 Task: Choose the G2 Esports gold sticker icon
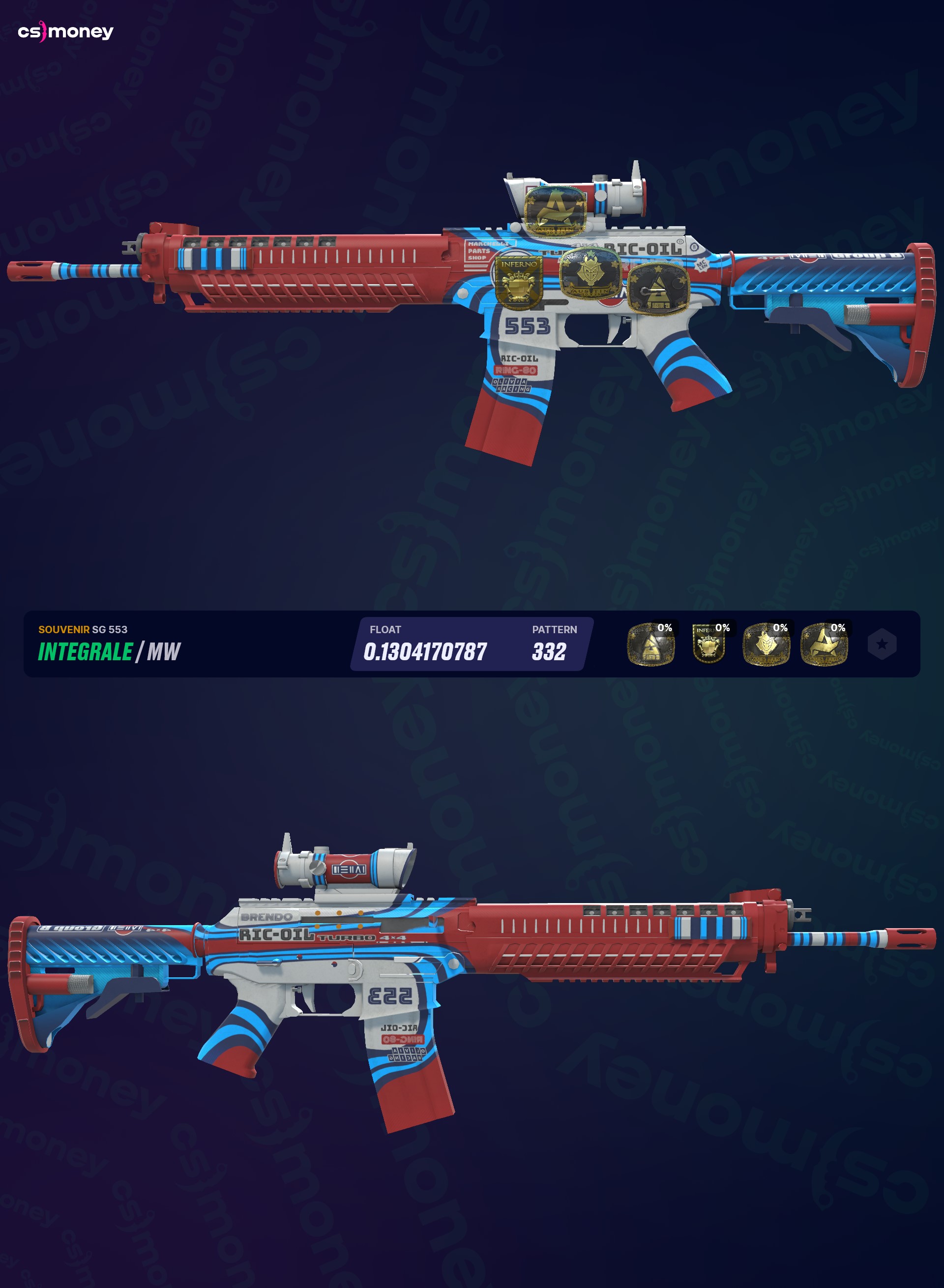[x=766, y=644]
